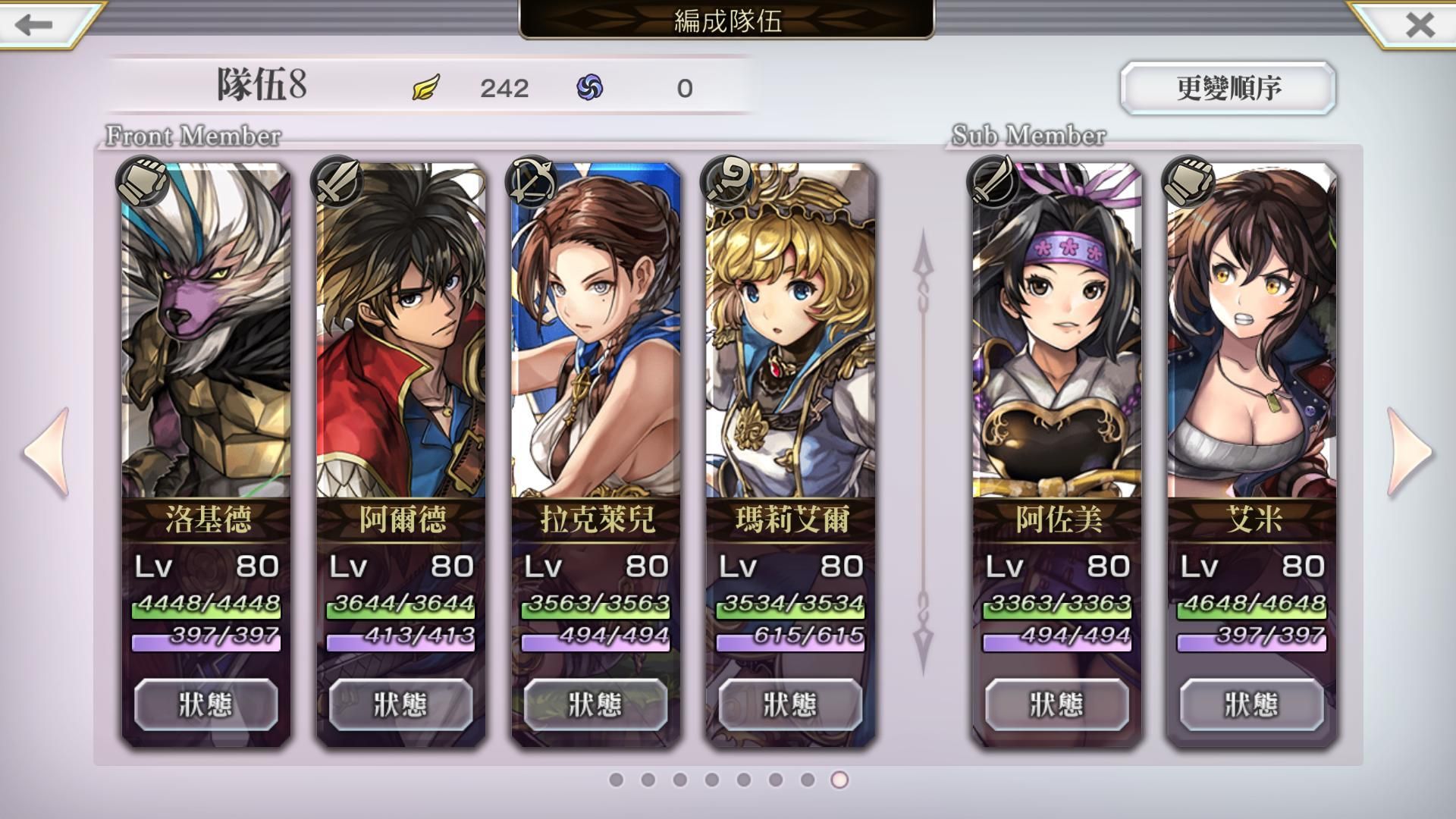
Task: Switch to previous team with left arrow
Action: point(48,452)
